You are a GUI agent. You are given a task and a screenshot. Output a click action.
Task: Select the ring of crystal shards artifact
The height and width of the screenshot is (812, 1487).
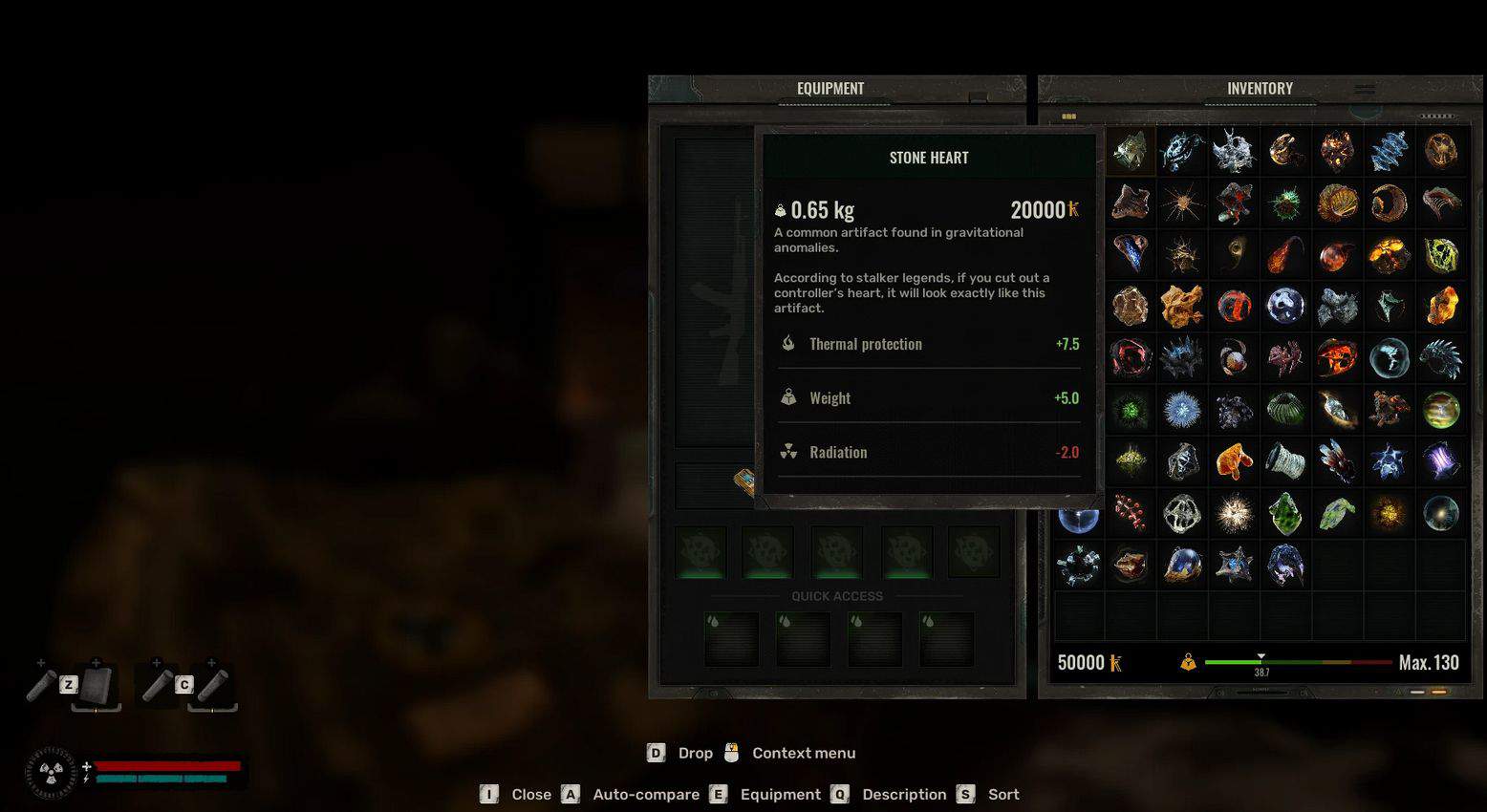[x=1078, y=565]
